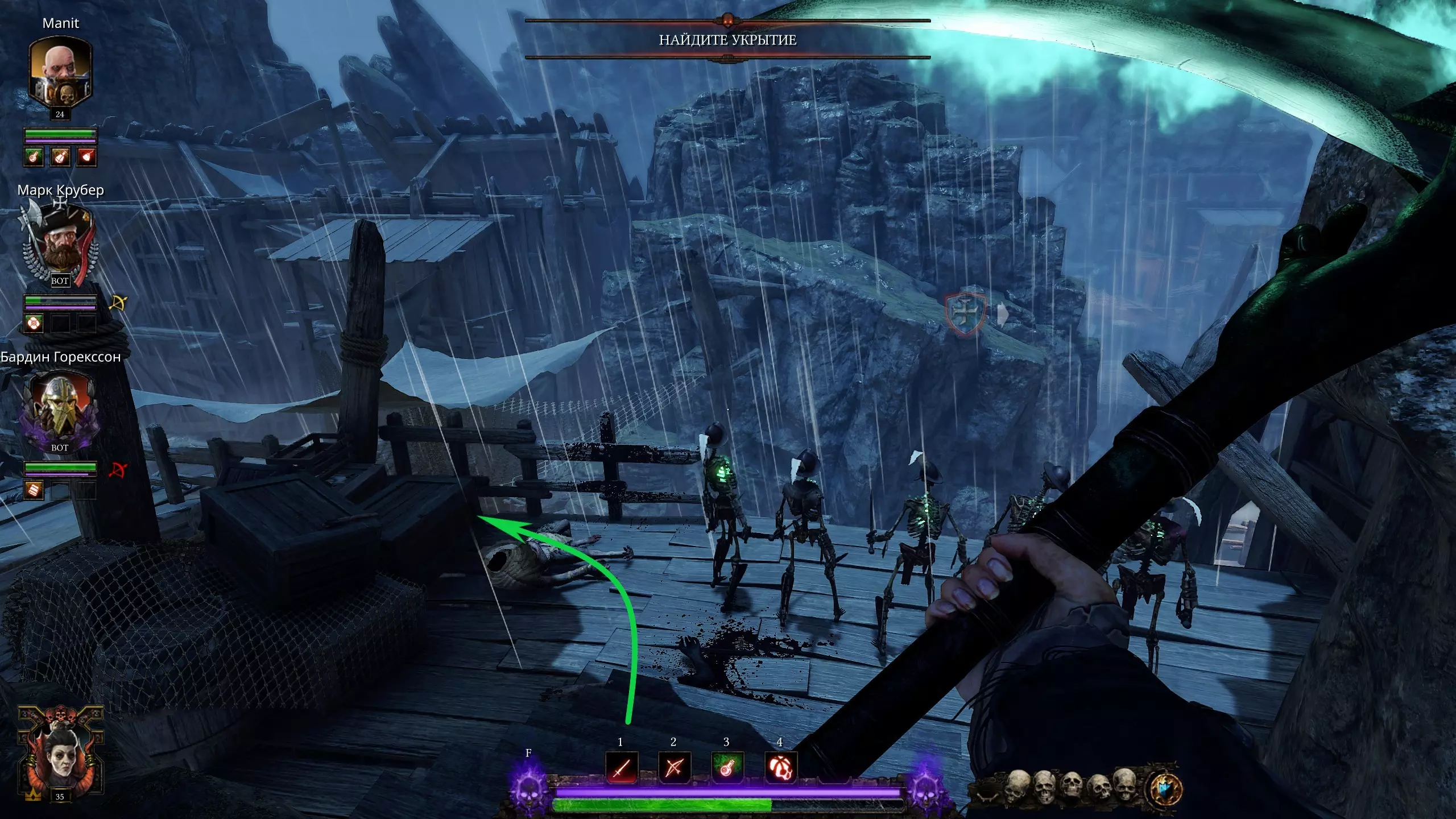Click the yellow bow icon beside Крубер
Screen dimensions: 1456x819
point(118,303)
